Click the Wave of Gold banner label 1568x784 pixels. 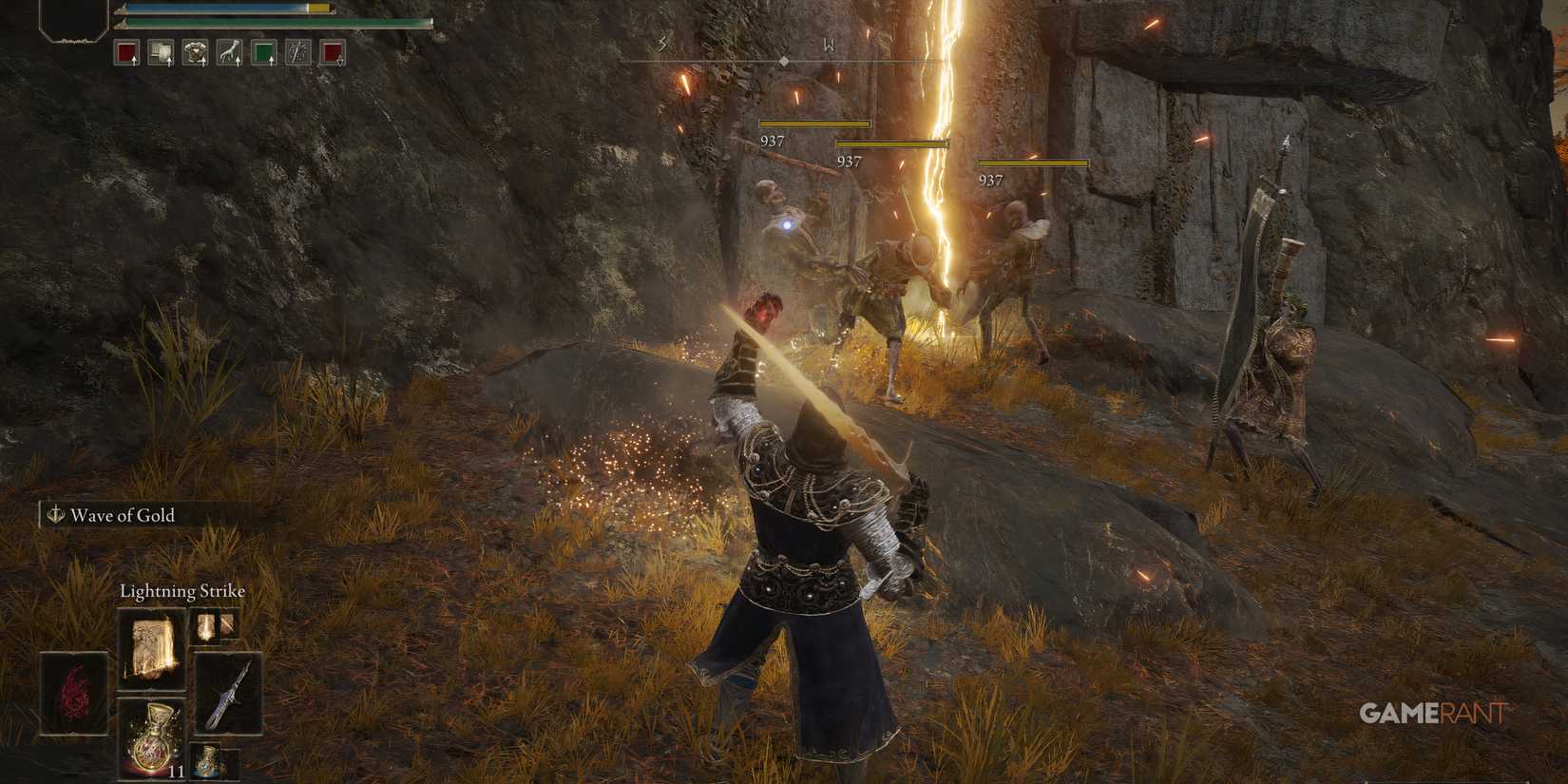coord(122,516)
